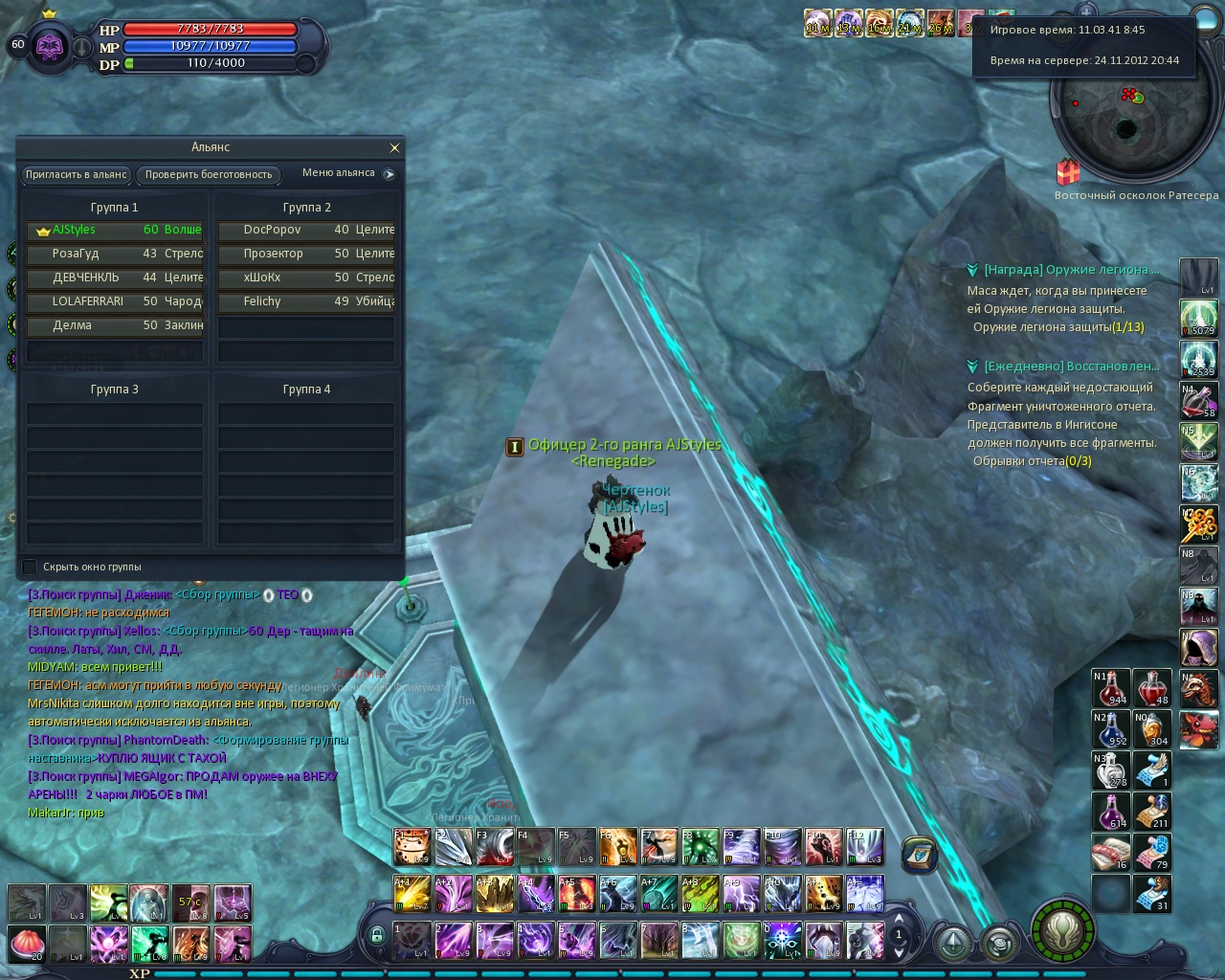
Task: Select alliance member LOLAFERRARI
Action: tap(115, 302)
